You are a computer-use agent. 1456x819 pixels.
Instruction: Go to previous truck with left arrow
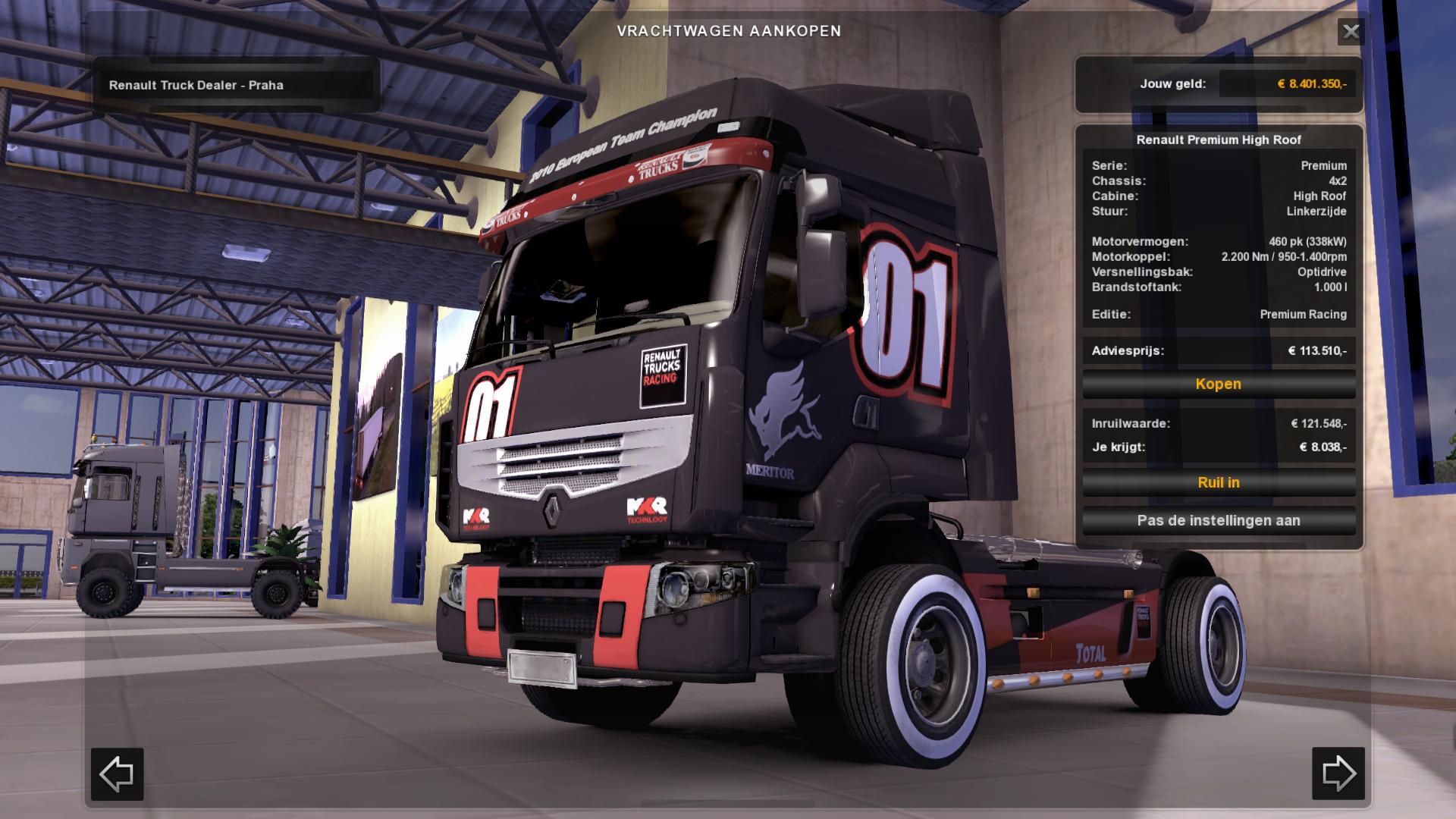pyautogui.click(x=118, y=773)
